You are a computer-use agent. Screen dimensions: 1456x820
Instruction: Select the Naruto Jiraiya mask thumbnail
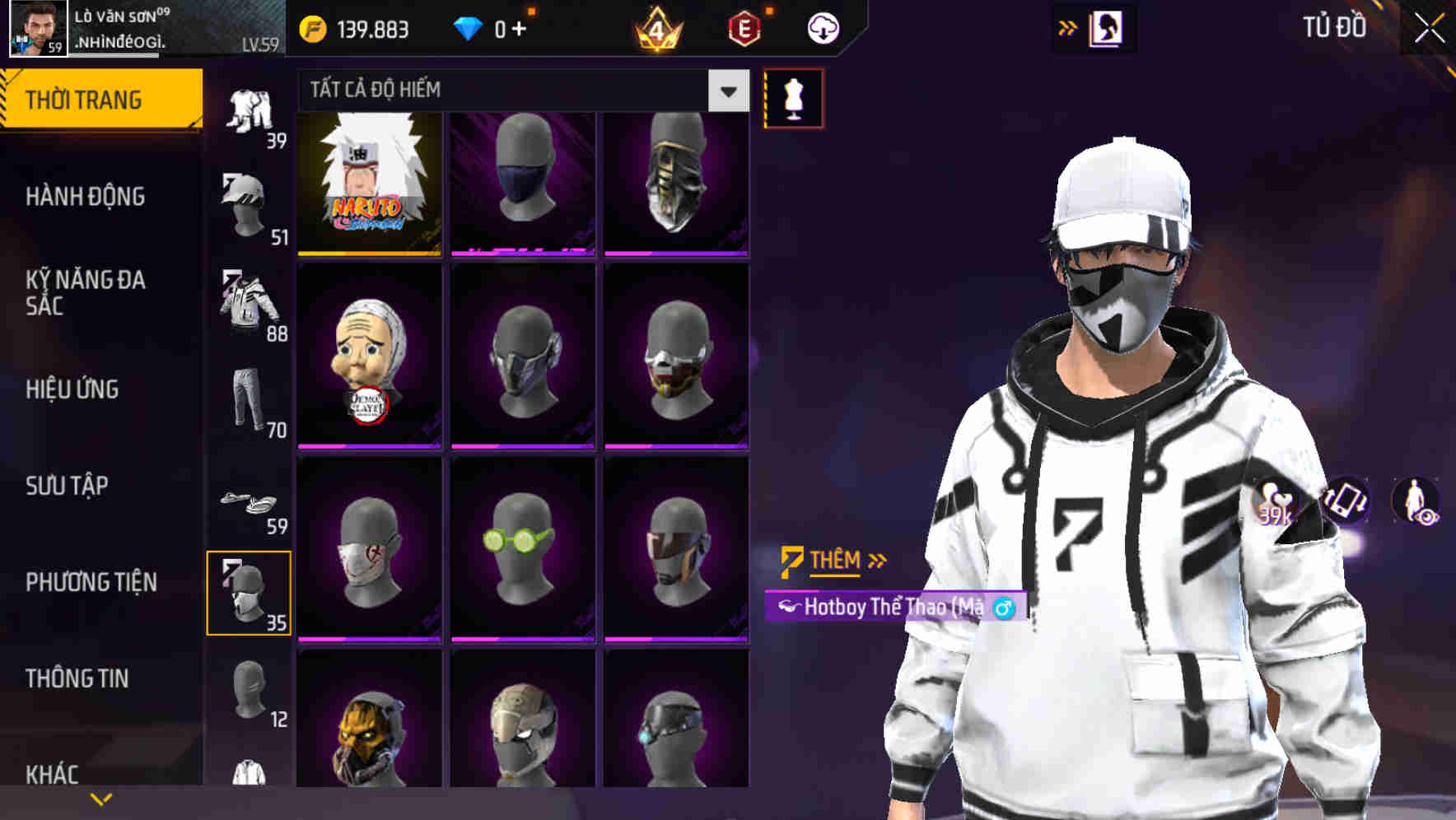tap(371, 183)
